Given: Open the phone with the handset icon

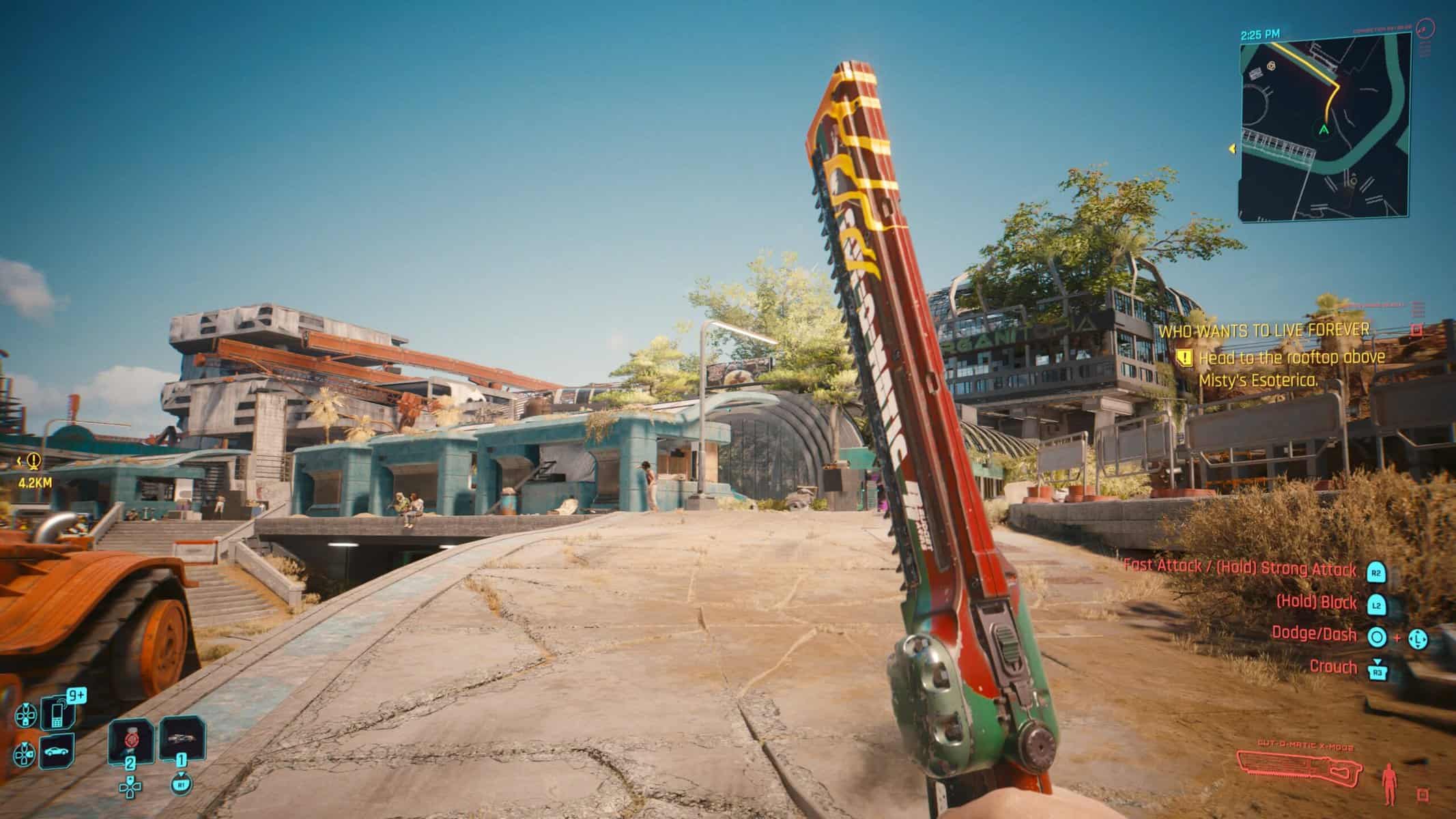Looking at the screenshot, I should (x=56, y=713).
